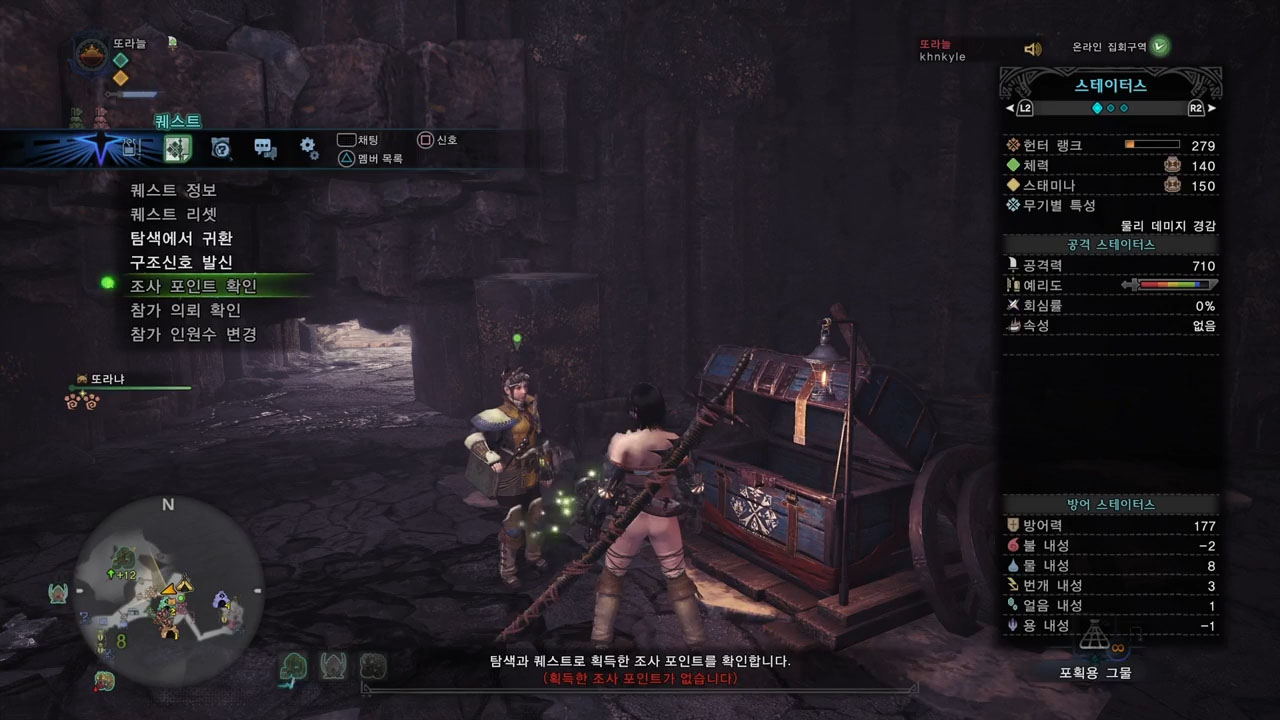Select 탐색에서 귀환 option
This screenshot has height=720, width=1280.
[181, 238]
